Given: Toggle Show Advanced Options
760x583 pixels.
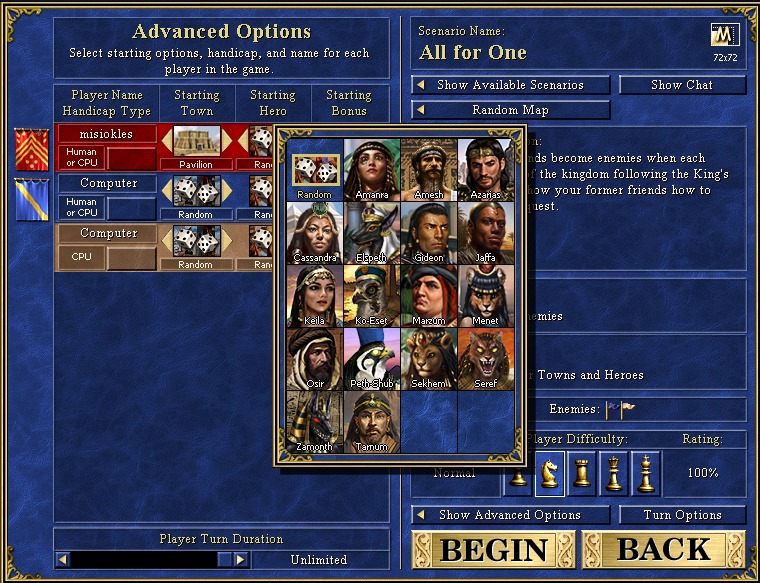Looking at the screenshot, I should pyautogui.click(x=511, y=515).
